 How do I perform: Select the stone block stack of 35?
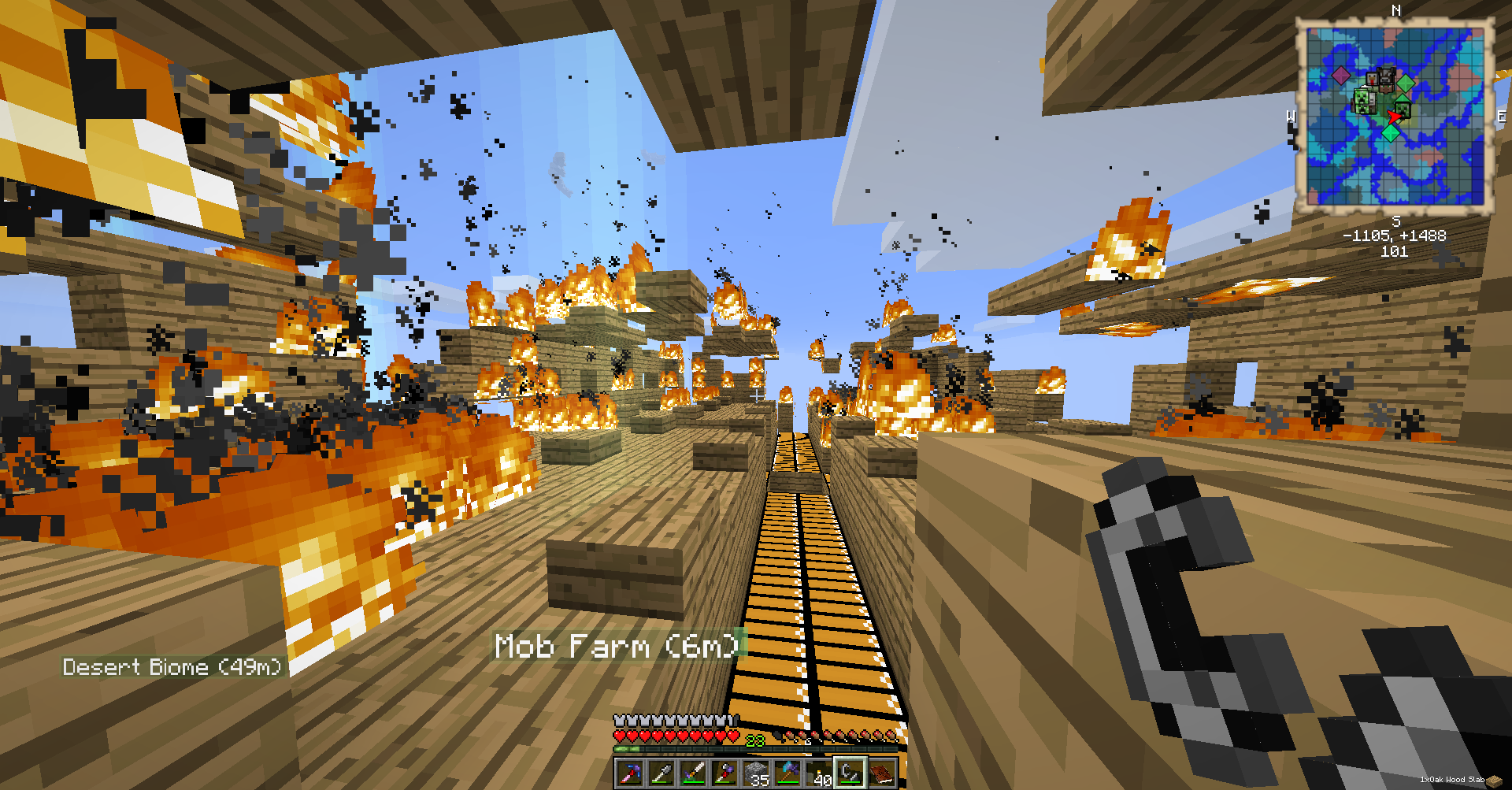tap(756, 773)
